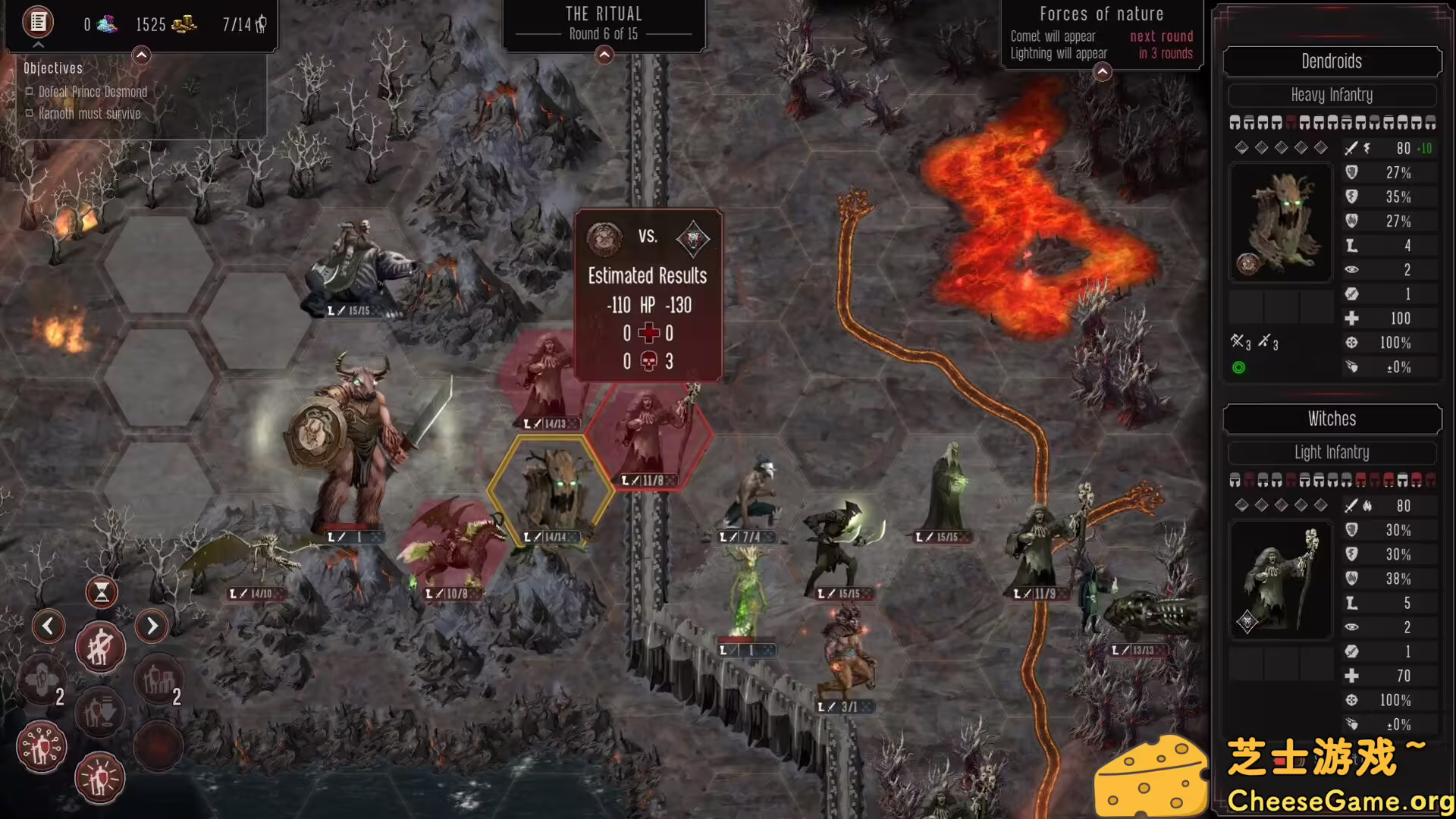
Task: Select the Witches panel header
Action: [1332, 419]
